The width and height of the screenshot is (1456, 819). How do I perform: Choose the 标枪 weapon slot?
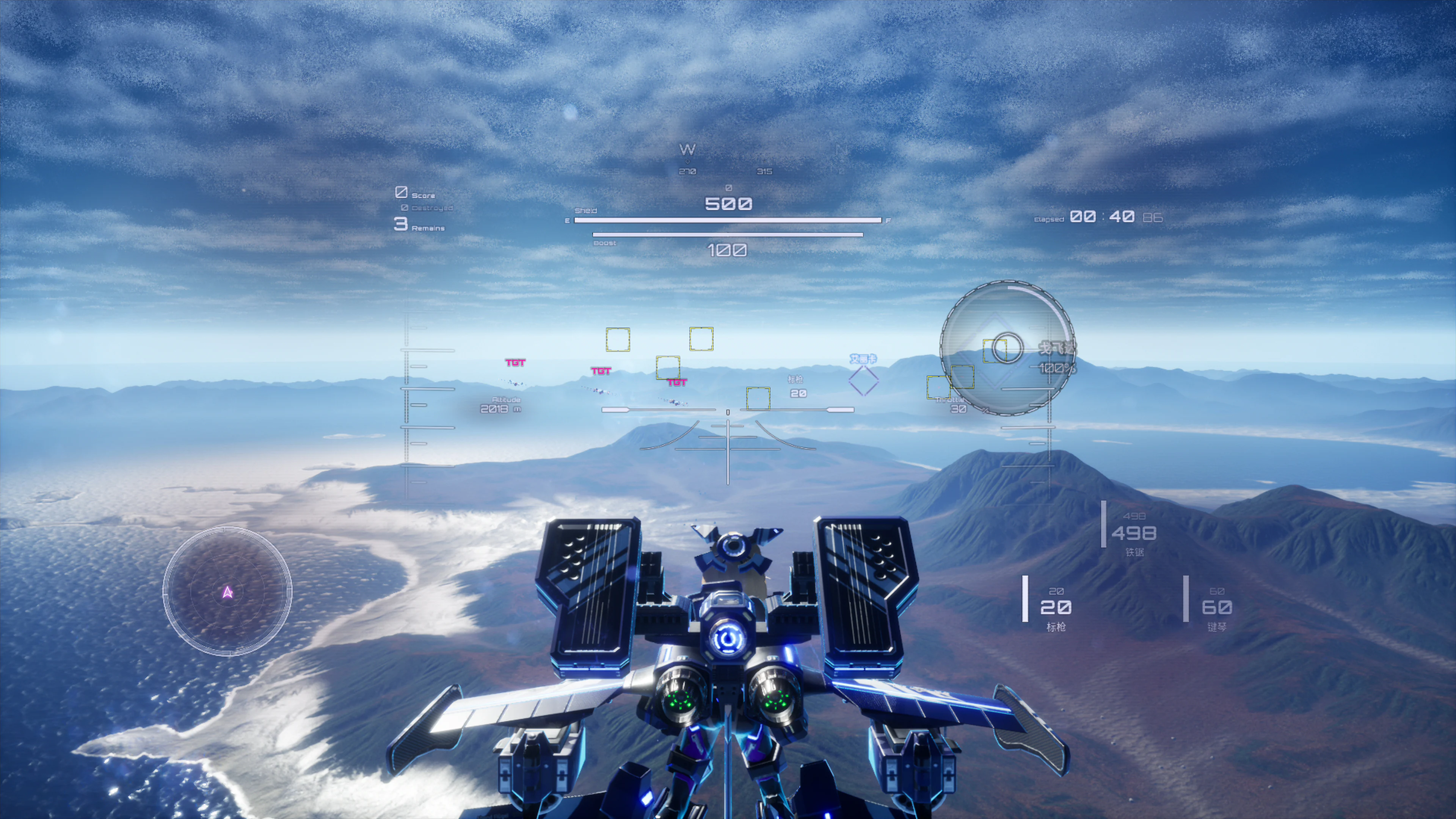coord(1055,607)
